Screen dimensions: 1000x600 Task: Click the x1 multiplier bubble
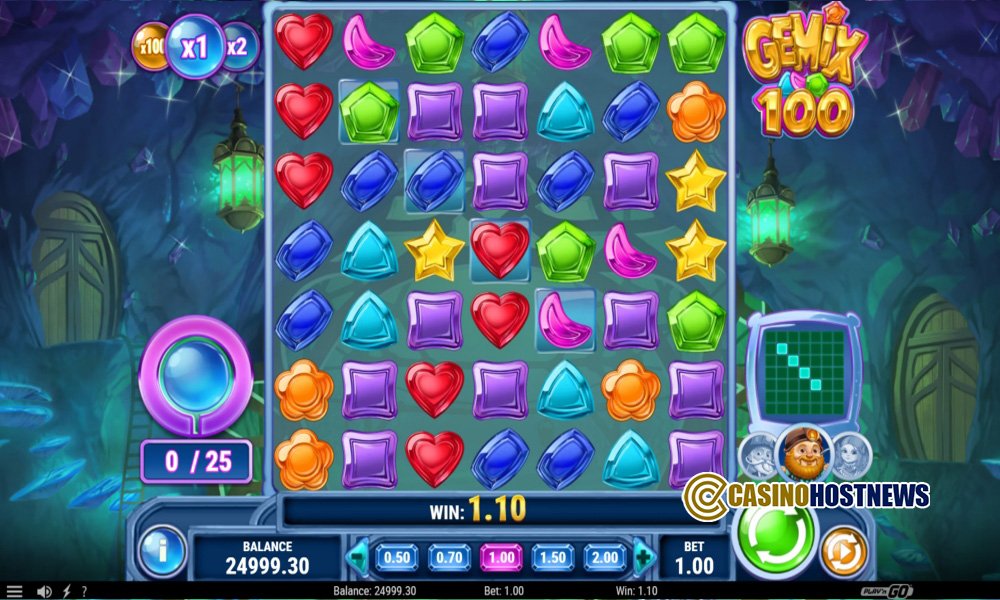195,47
